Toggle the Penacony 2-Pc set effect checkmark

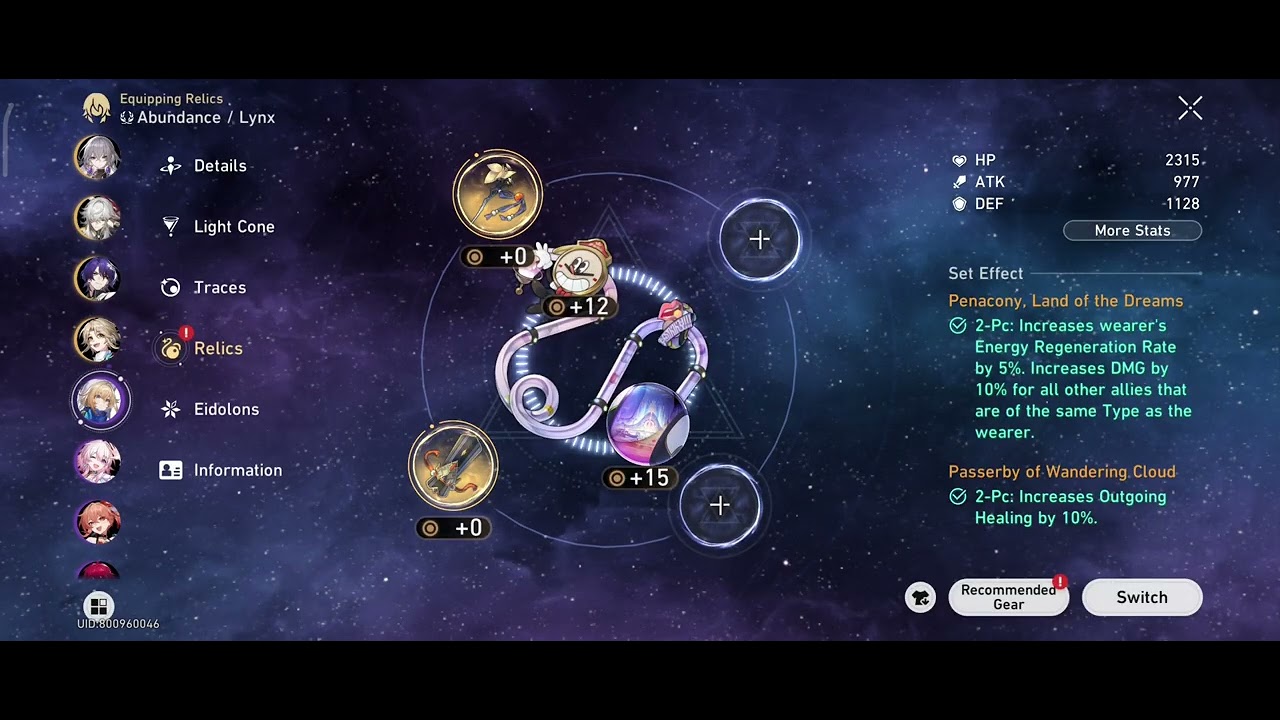[x=958, y=325]
